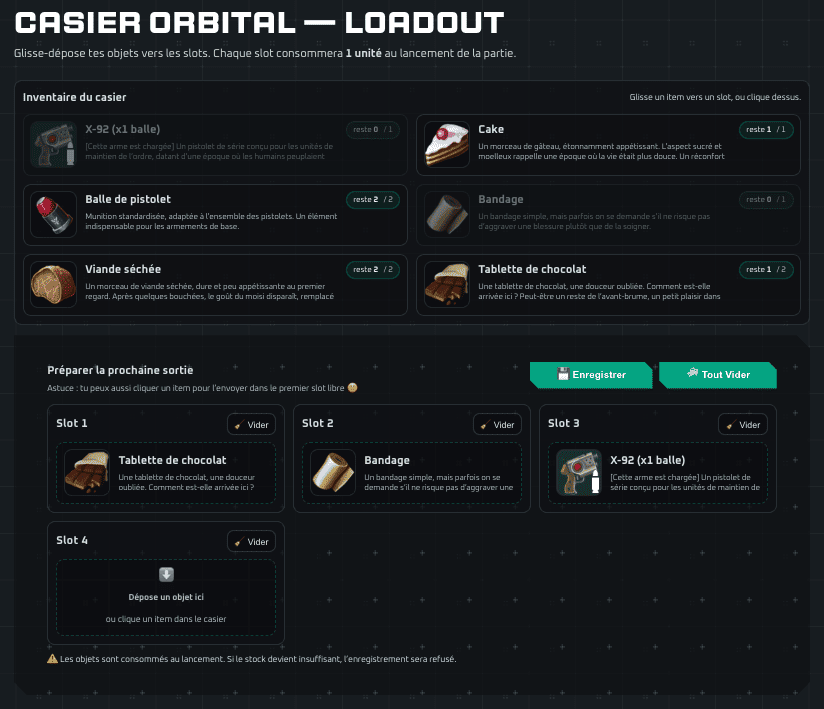824x709 pixels.
Task: Empty Slot 3 using its Vider button
Action: (x=743, y=424)
